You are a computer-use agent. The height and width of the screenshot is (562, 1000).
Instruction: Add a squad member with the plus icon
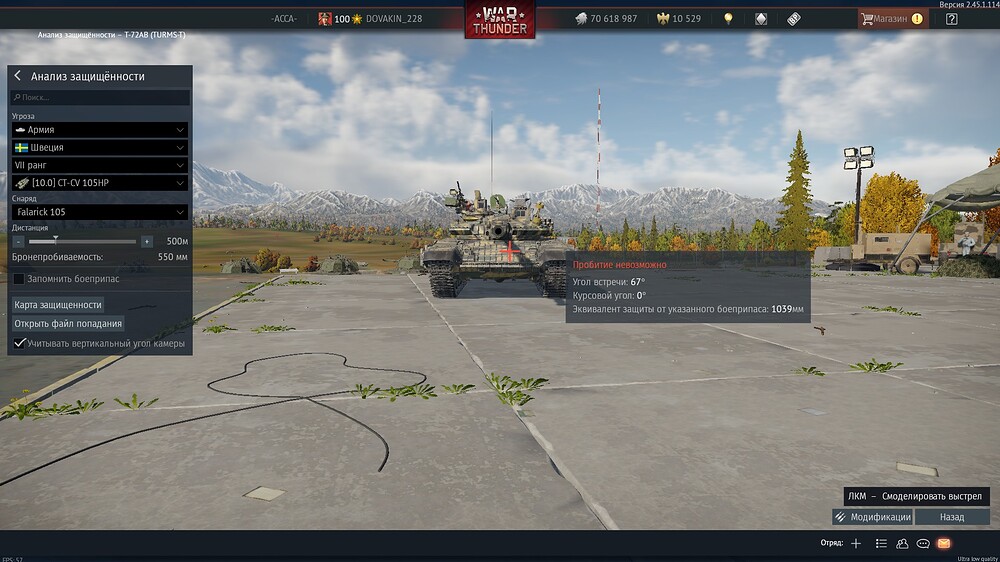coord(855,543)
